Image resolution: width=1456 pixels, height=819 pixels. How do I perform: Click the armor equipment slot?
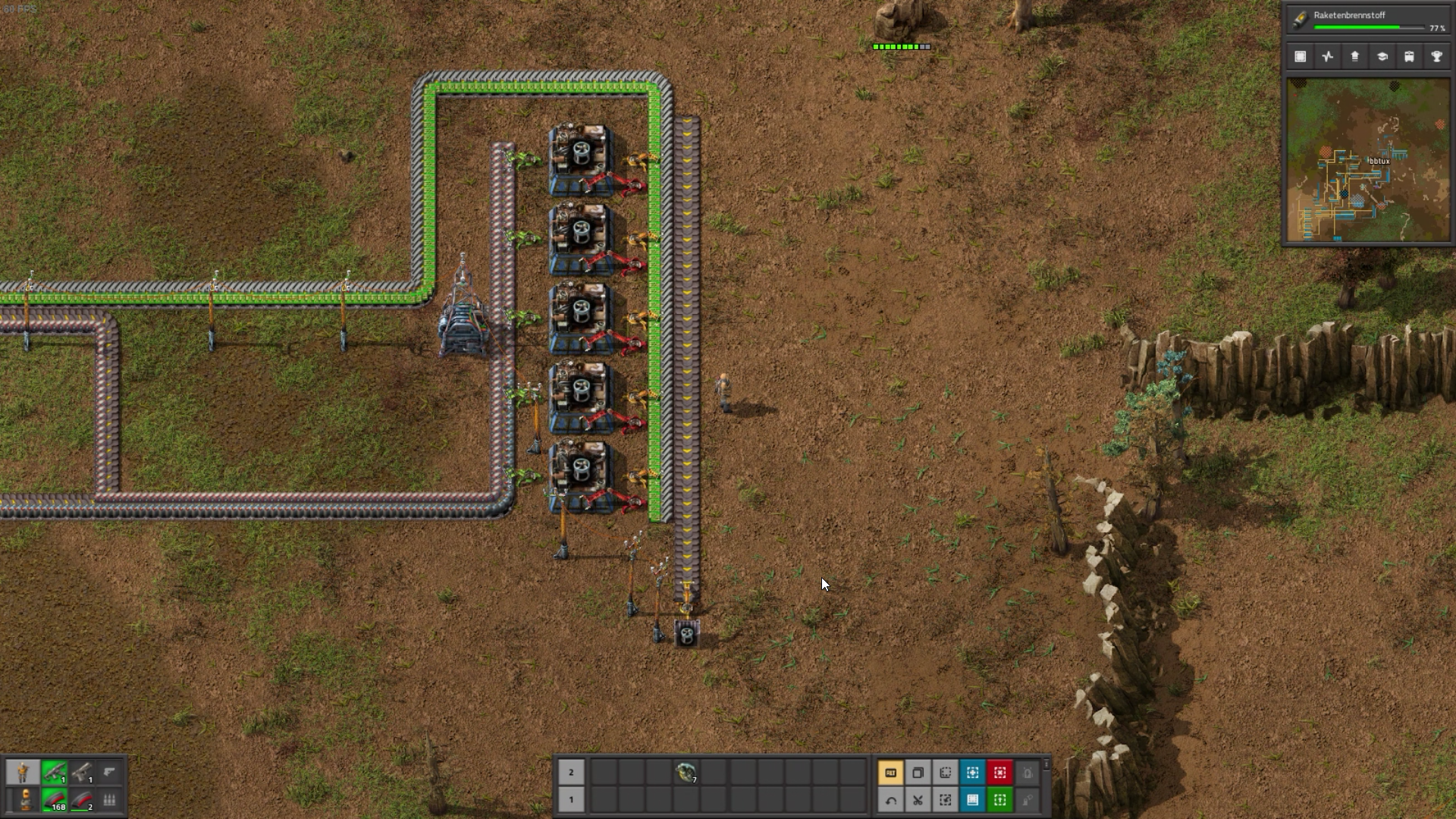coord(25,799)
